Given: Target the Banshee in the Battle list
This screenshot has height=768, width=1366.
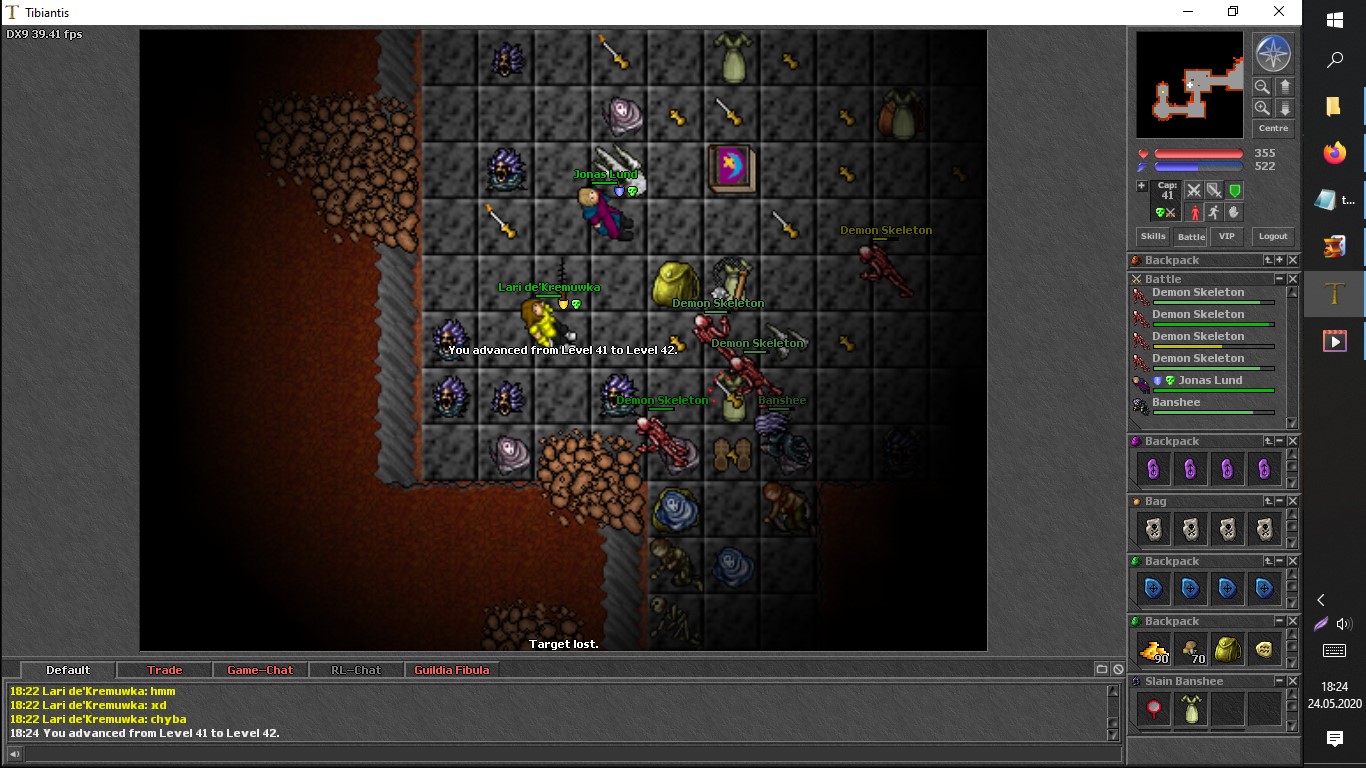Looking at the screenshot, I should click(x=1176, y=403).
